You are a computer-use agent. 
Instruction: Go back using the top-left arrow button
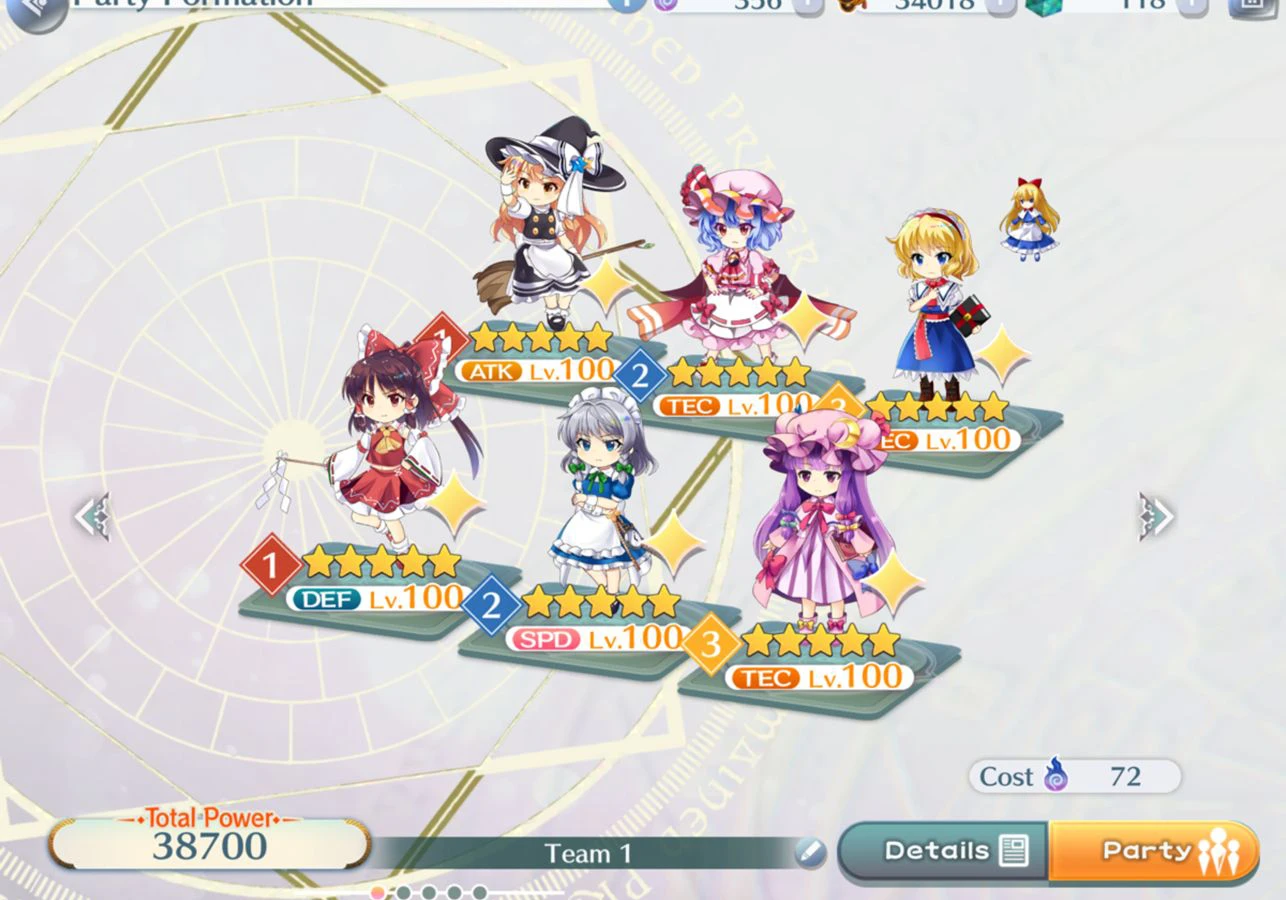pyautogui.click(x=36, y=10)
